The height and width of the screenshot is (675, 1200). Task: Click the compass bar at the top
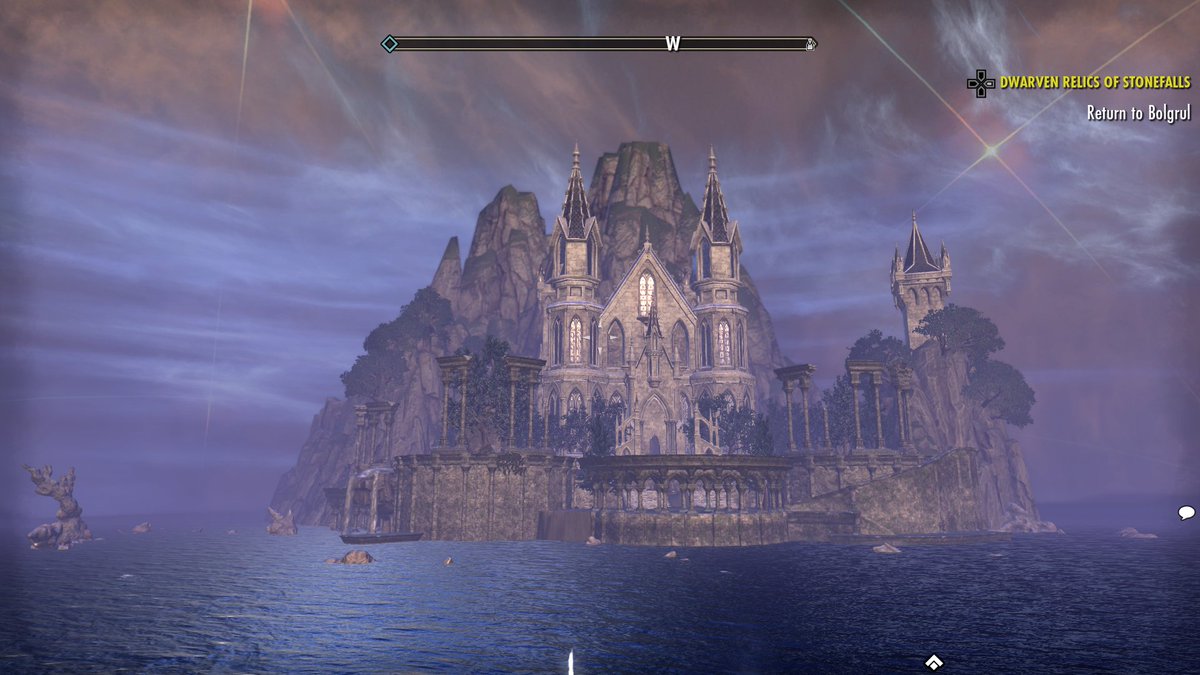(x=600, y=44)
